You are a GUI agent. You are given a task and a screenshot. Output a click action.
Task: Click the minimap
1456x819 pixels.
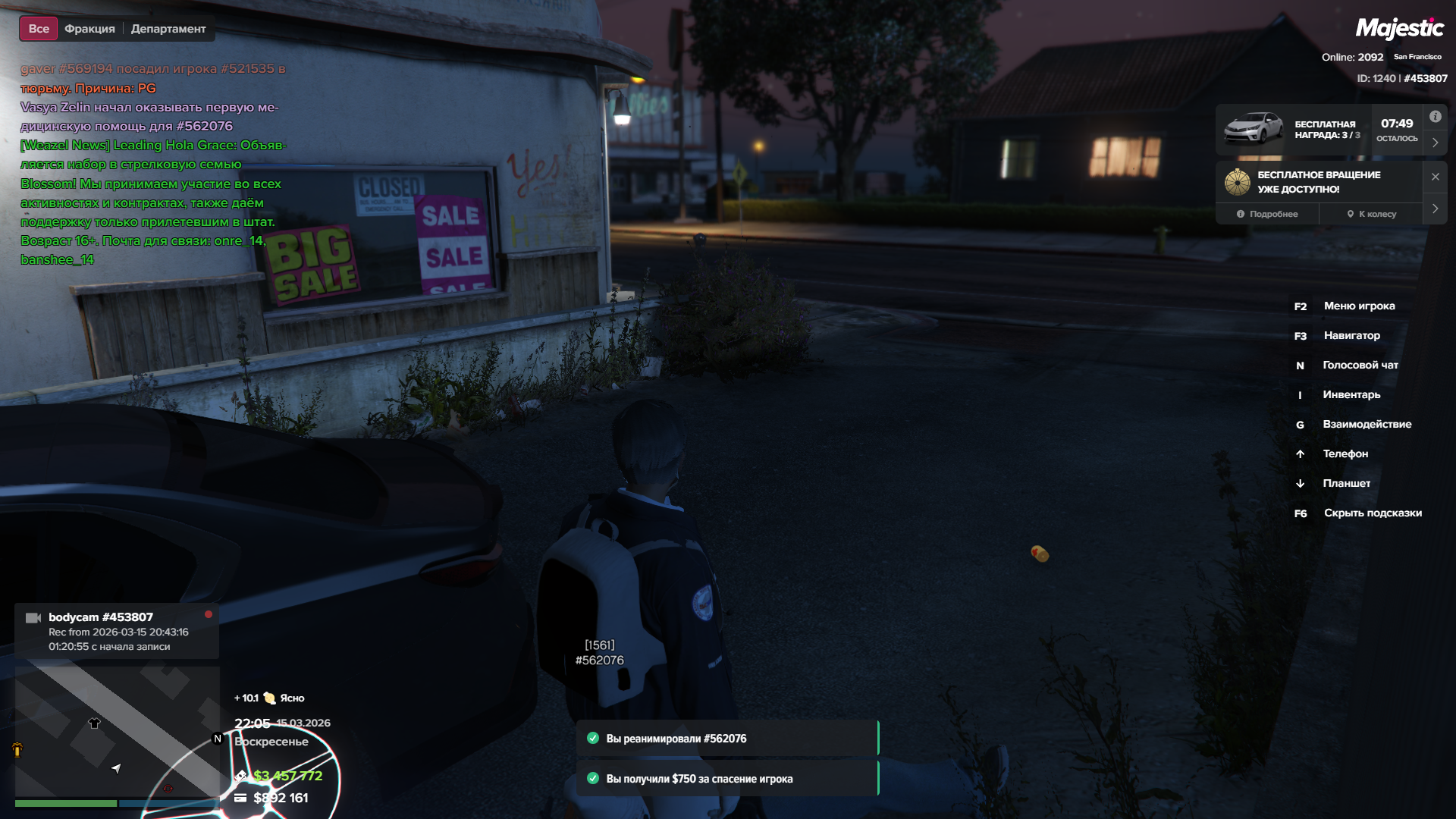point(117,730)
